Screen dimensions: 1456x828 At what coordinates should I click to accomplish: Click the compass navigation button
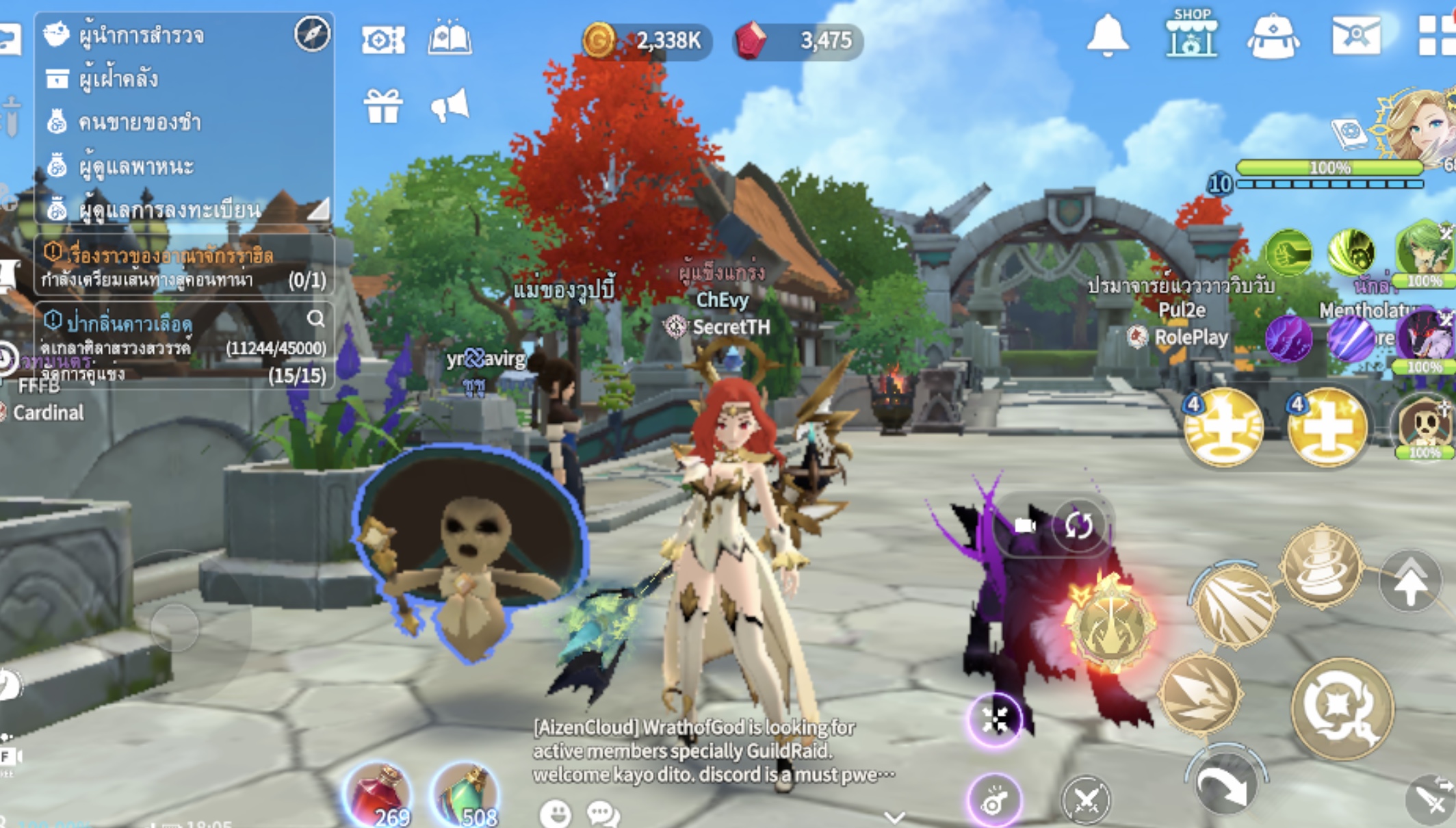click(x=312, y=33)
